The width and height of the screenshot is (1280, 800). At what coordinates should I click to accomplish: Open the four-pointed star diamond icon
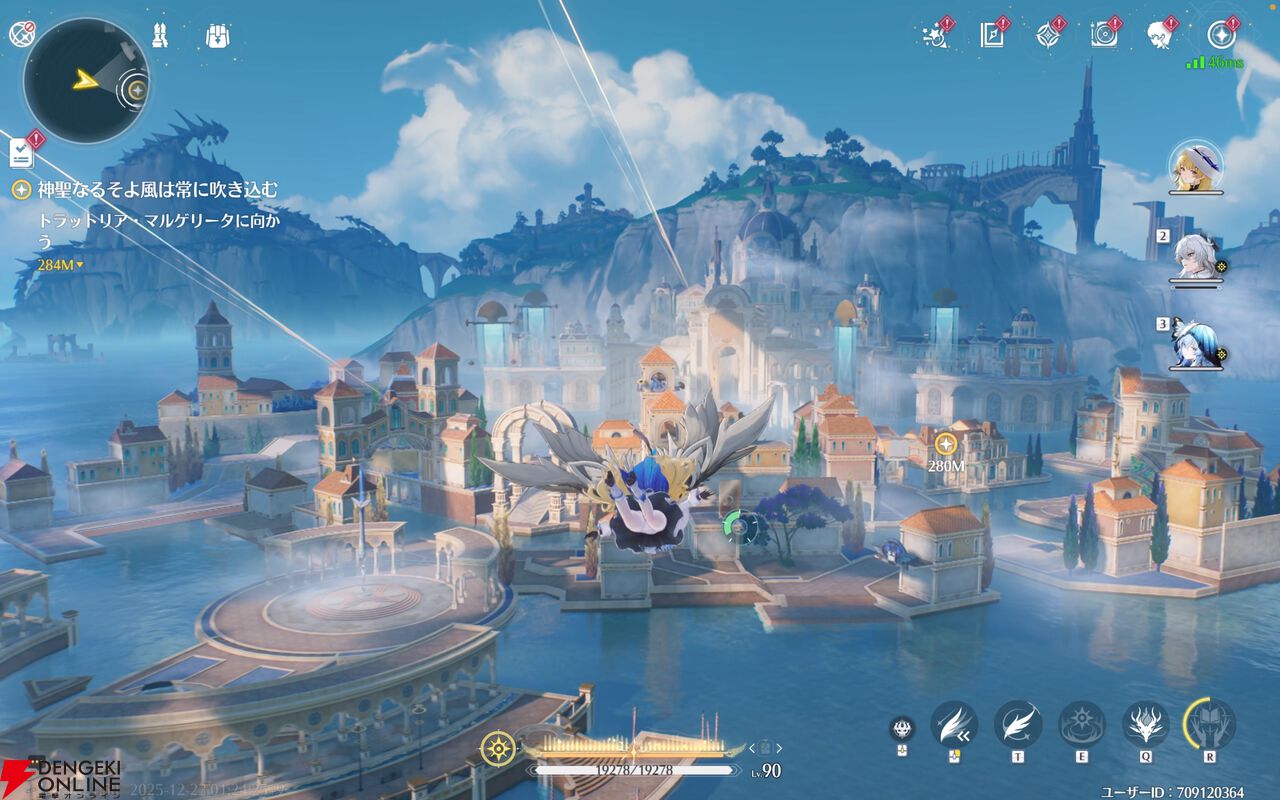pyautogui.click(x=1048, y=35)
